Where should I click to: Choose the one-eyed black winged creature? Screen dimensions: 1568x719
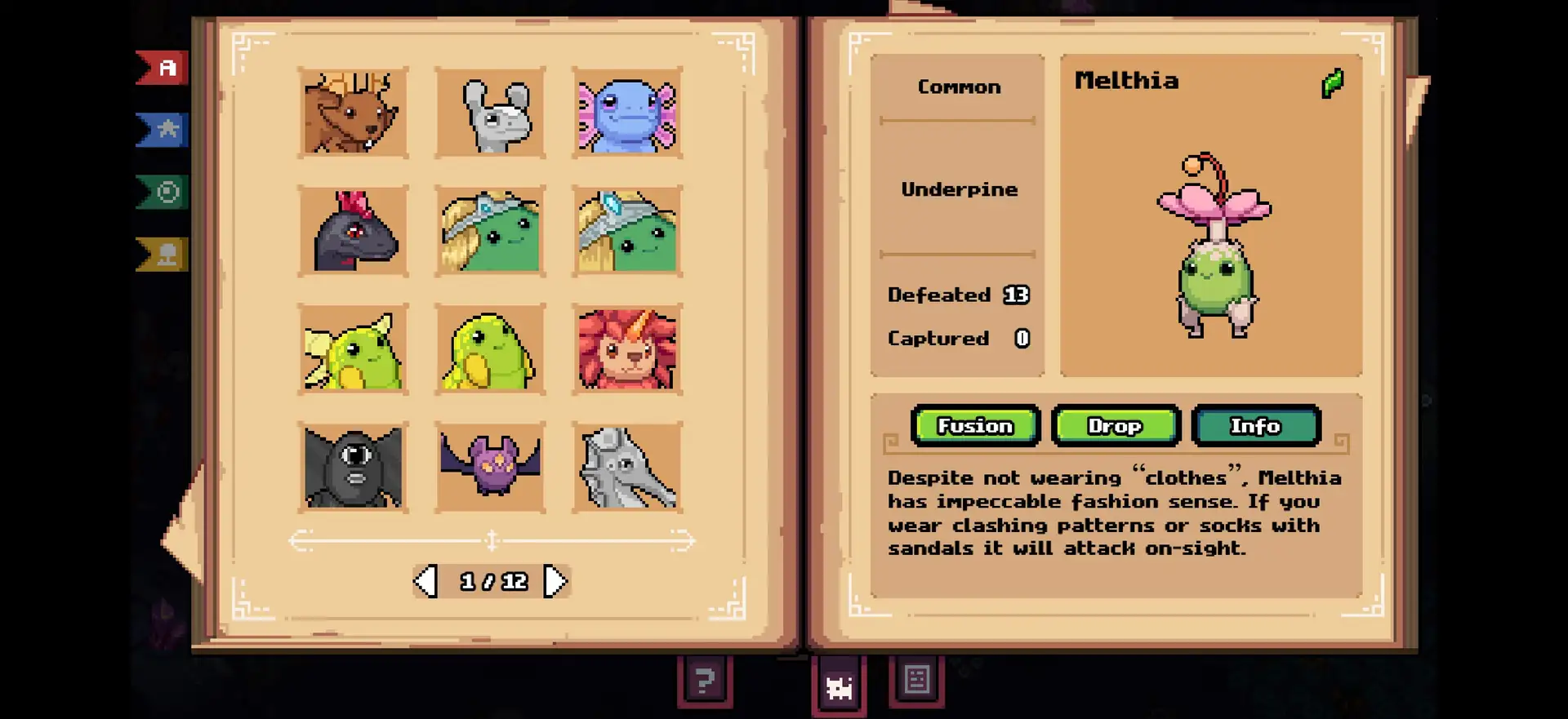[353, 468]
